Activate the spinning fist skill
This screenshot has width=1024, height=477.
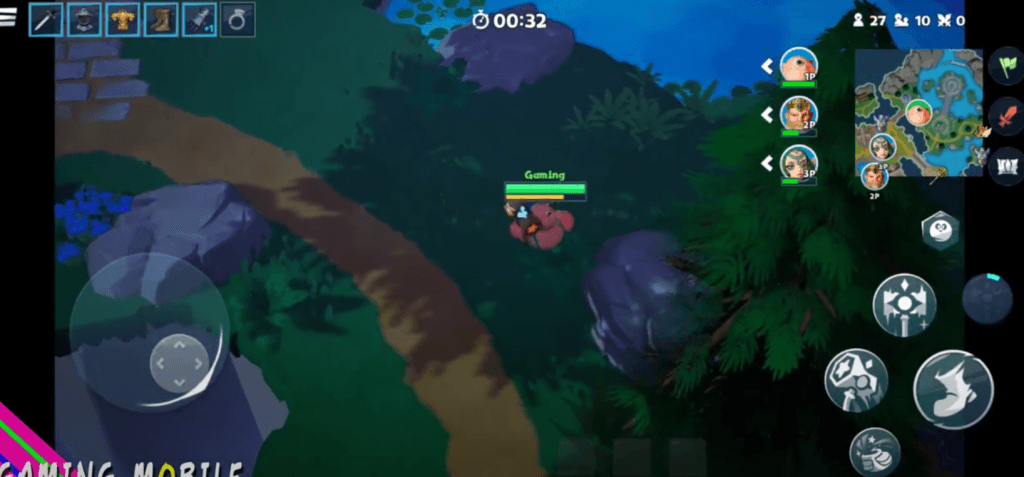[x=875, y=452]
